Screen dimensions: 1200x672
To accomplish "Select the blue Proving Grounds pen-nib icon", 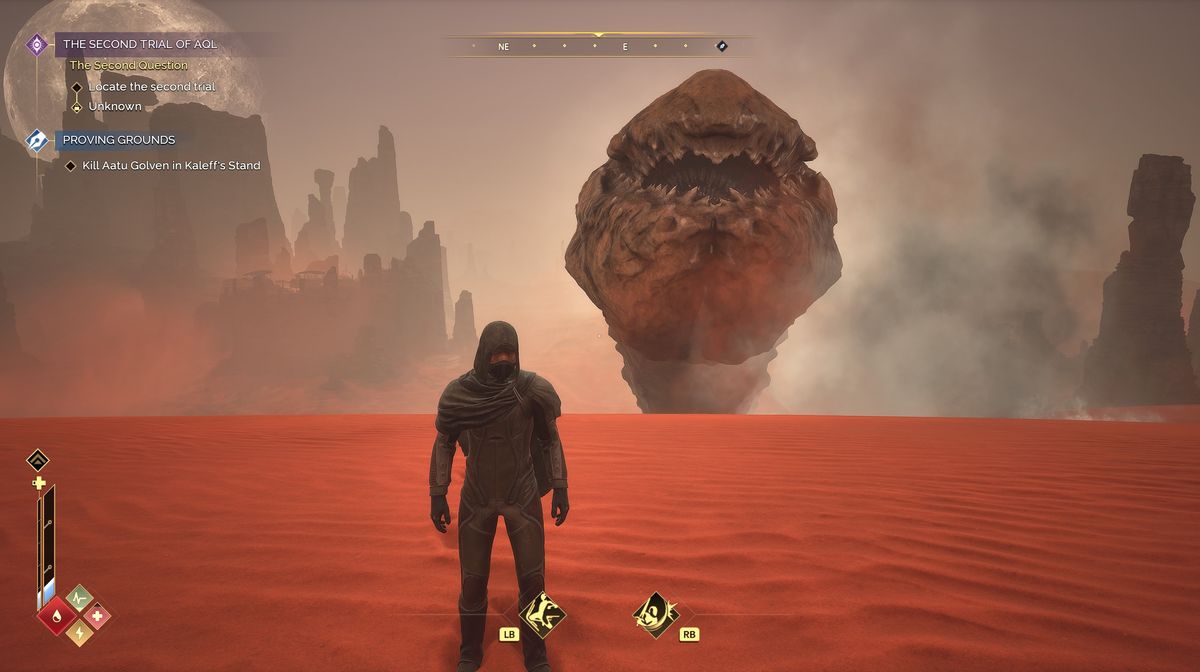I will click(38, 140).
